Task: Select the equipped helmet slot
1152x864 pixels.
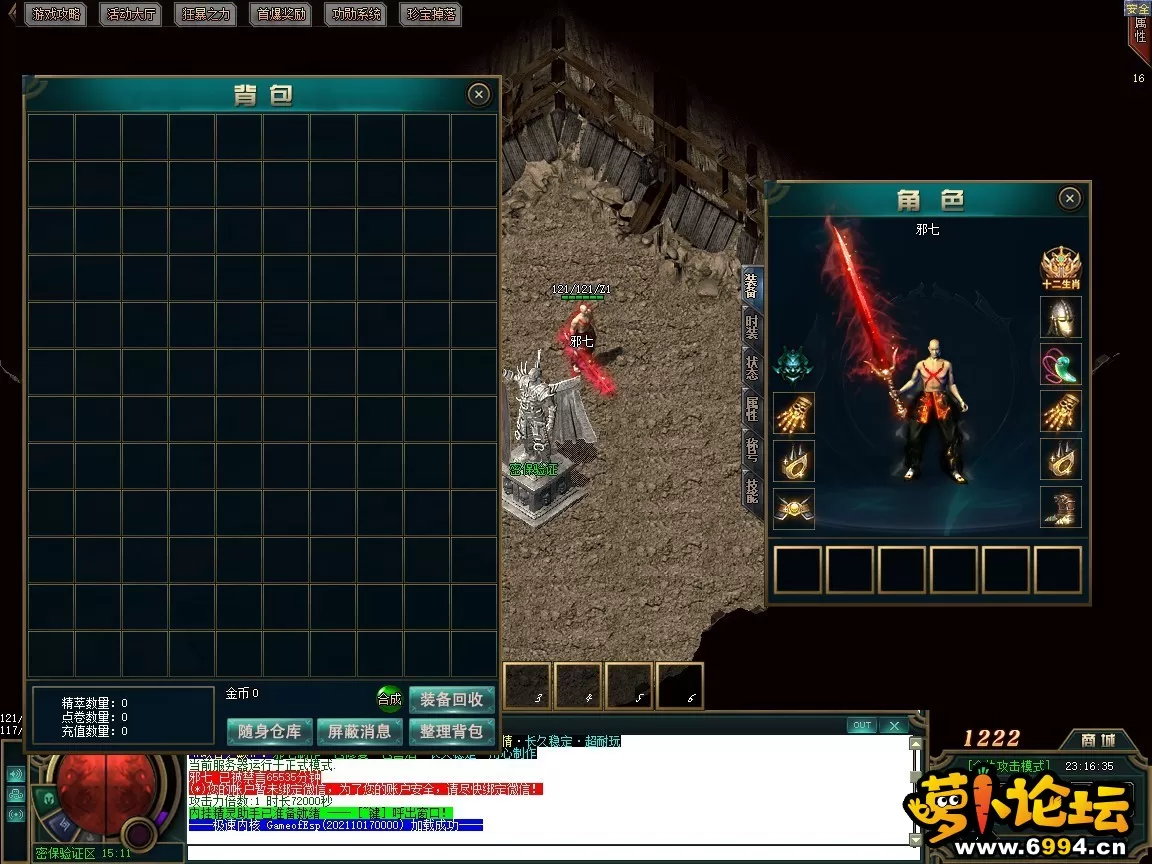Action: tap(1061, 317)
